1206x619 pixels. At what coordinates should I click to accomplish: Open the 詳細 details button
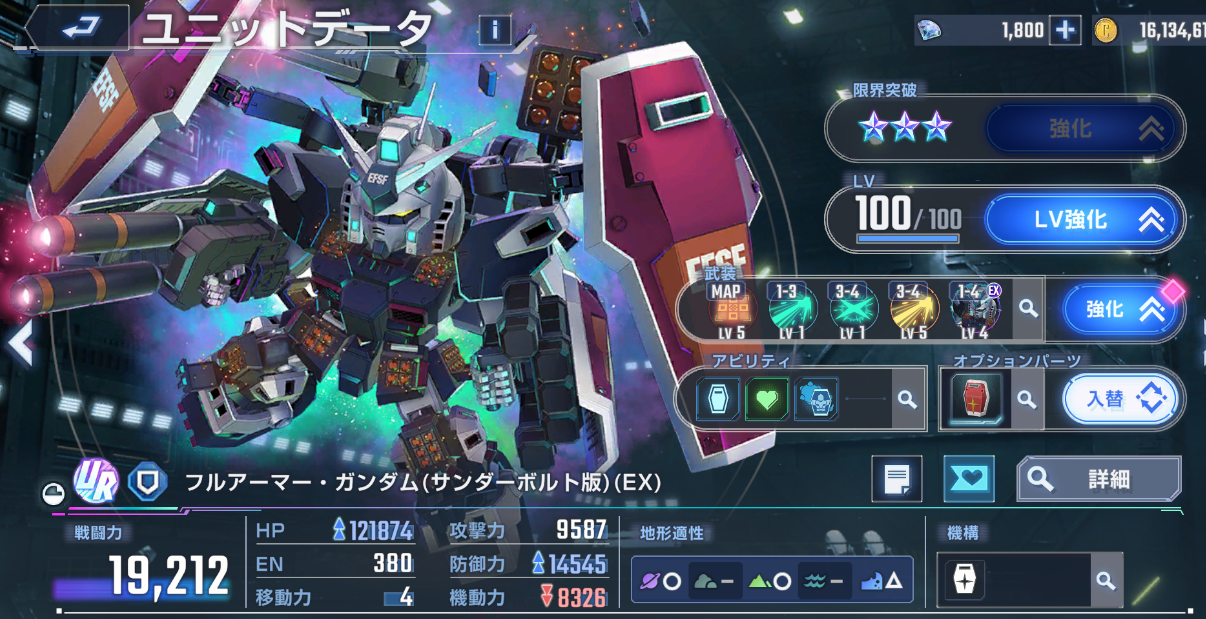(1098, 479)
